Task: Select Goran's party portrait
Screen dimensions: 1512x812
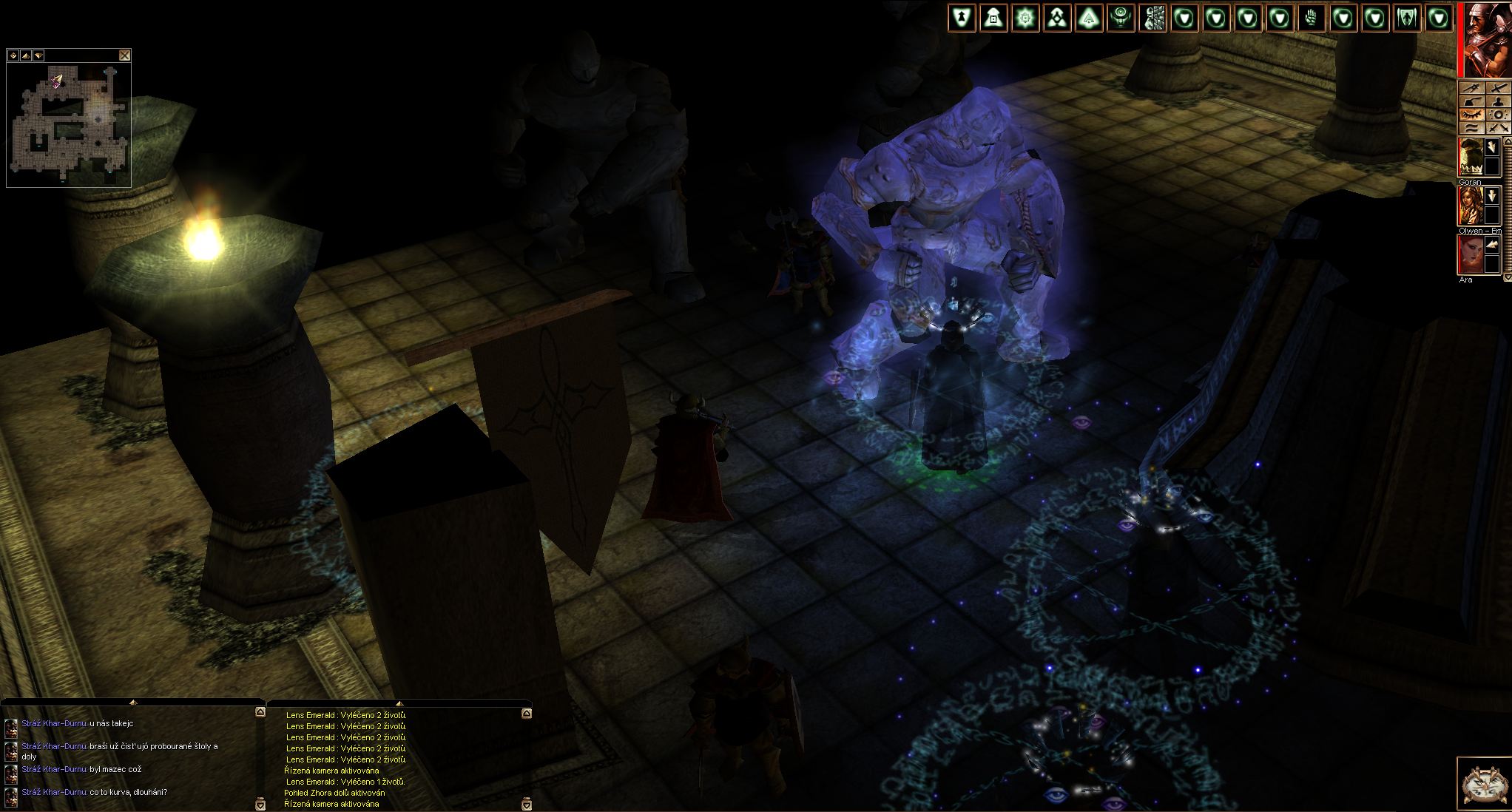Action: [x=1471, y=157]
